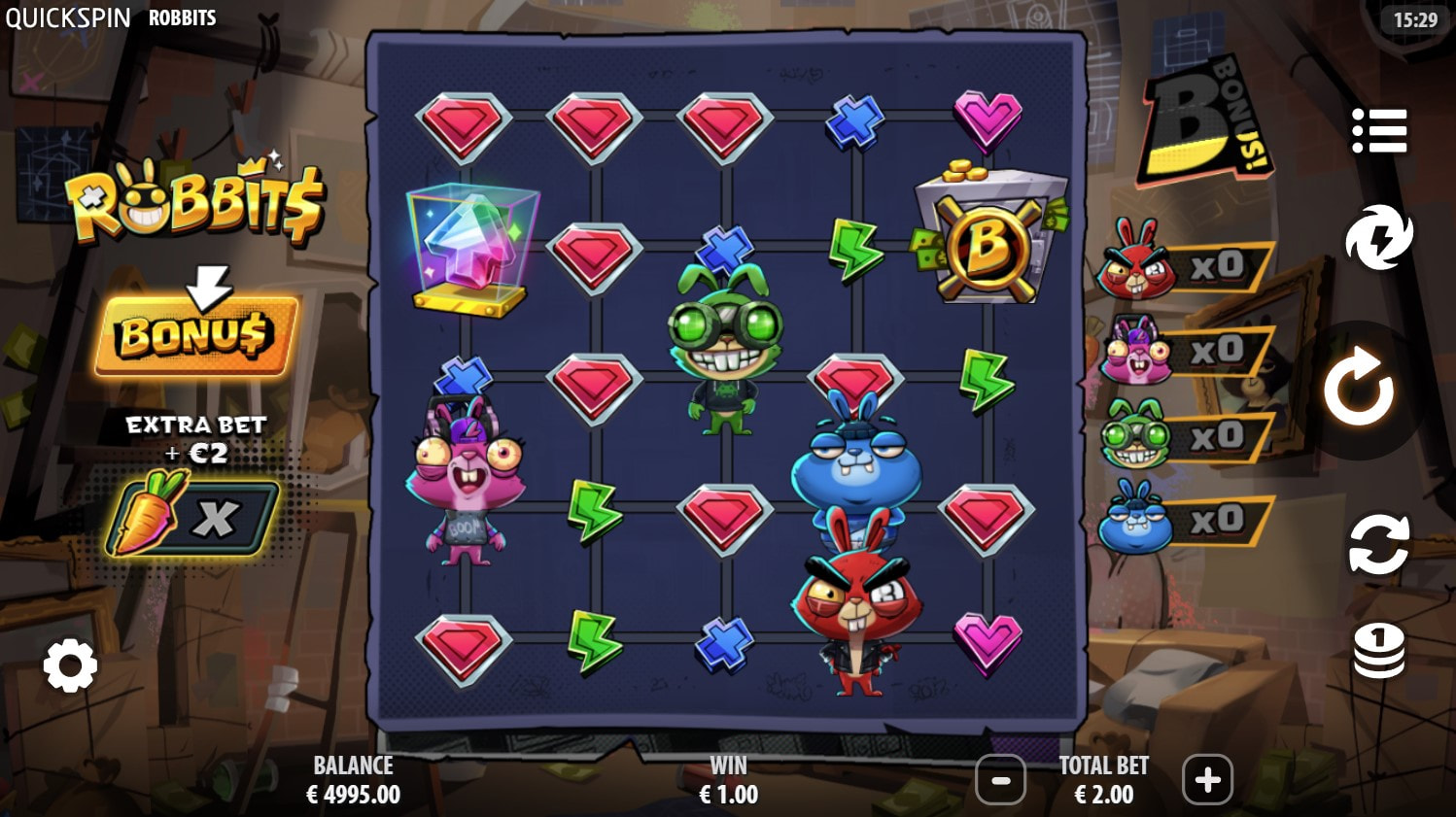Decrease total bet with minus button
This screenshot has height=817, width=1456.
click(1000, 779)
